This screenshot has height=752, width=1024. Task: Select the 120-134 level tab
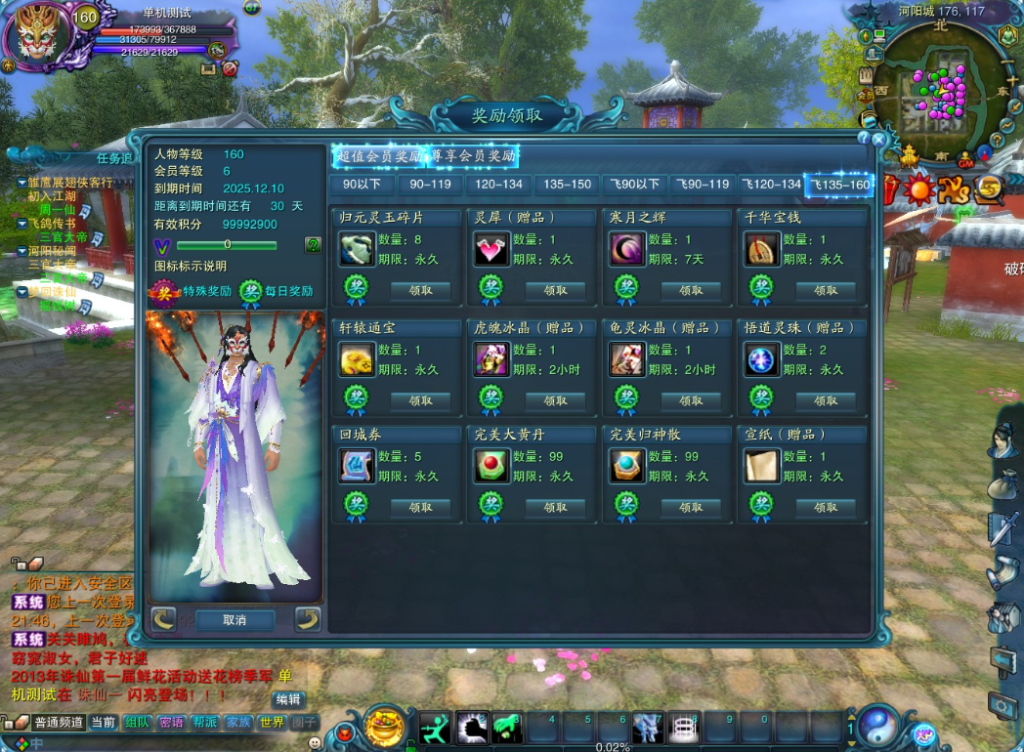pos(499,184)
